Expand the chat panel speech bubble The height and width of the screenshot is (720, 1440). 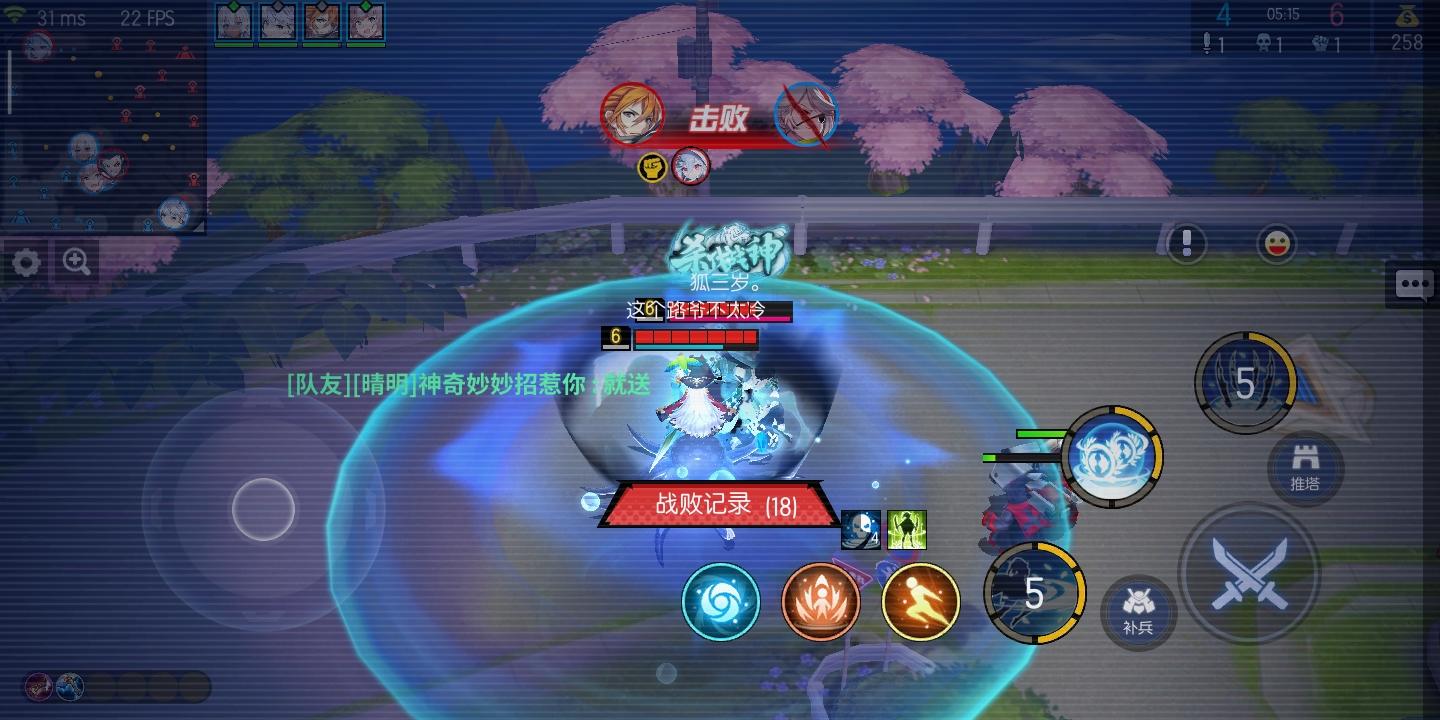click(x=1413, y=284)
